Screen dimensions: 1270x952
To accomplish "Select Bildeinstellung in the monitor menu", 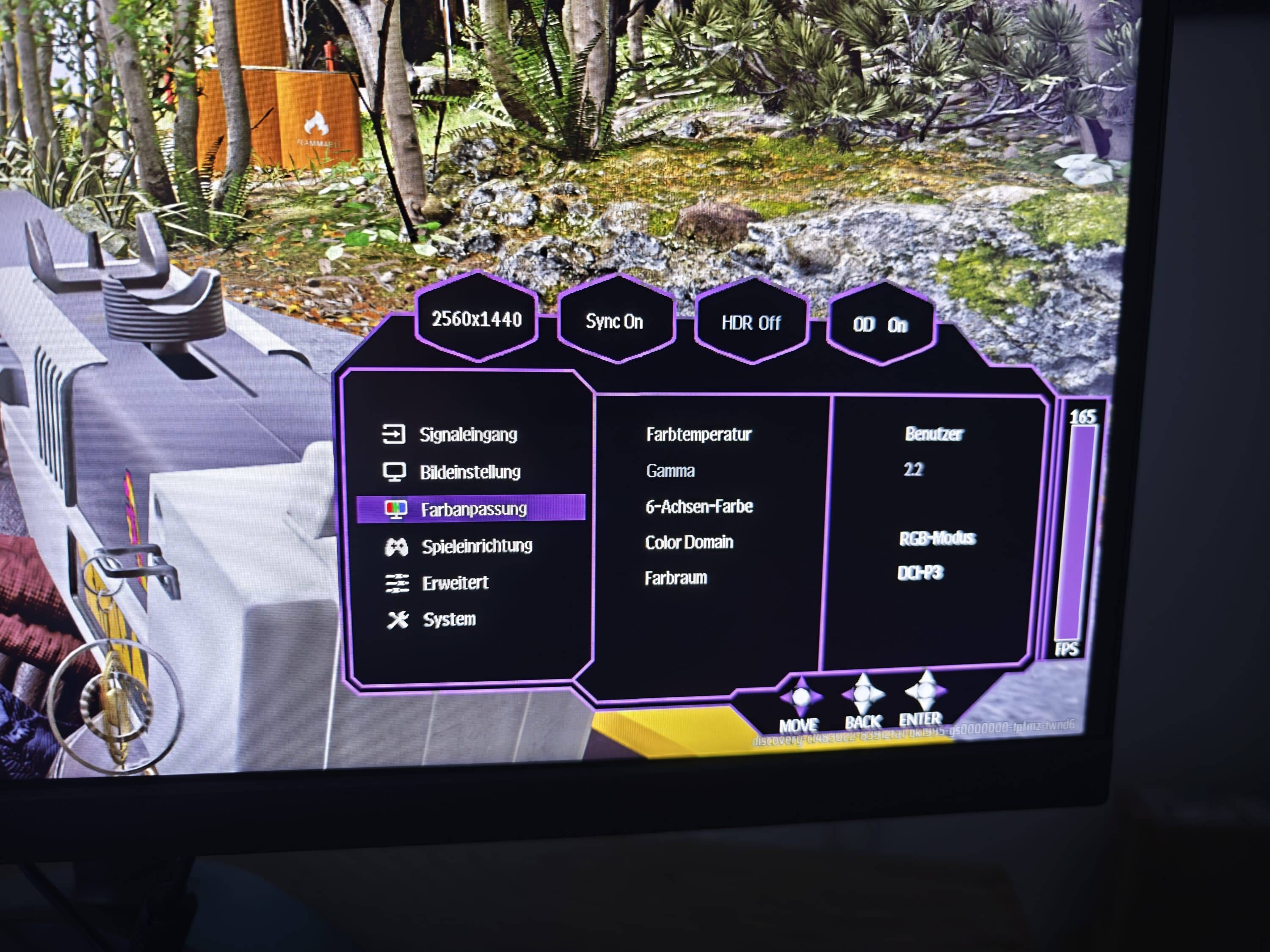I will click(469, 472).
